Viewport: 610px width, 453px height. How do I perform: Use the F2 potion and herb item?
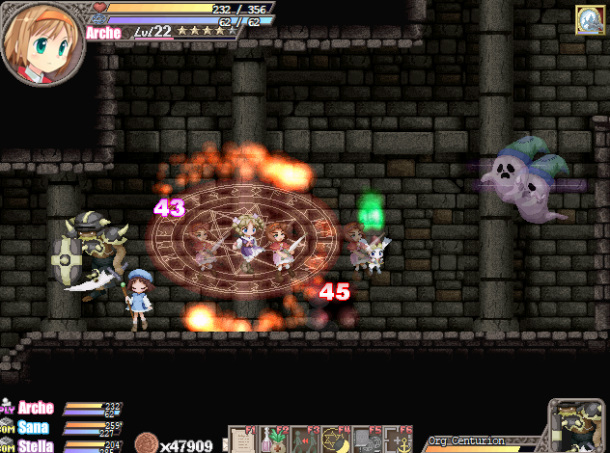click(273, 440)
